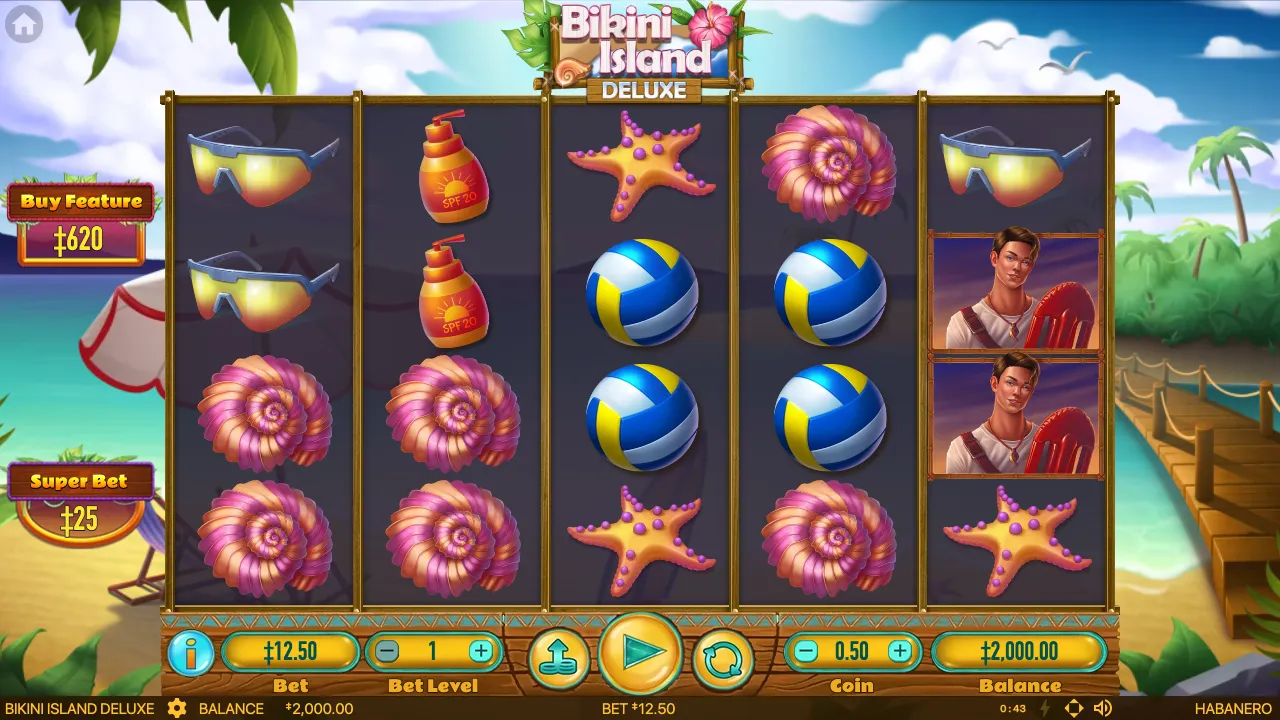Activate Buy Feature for 620

81,218
